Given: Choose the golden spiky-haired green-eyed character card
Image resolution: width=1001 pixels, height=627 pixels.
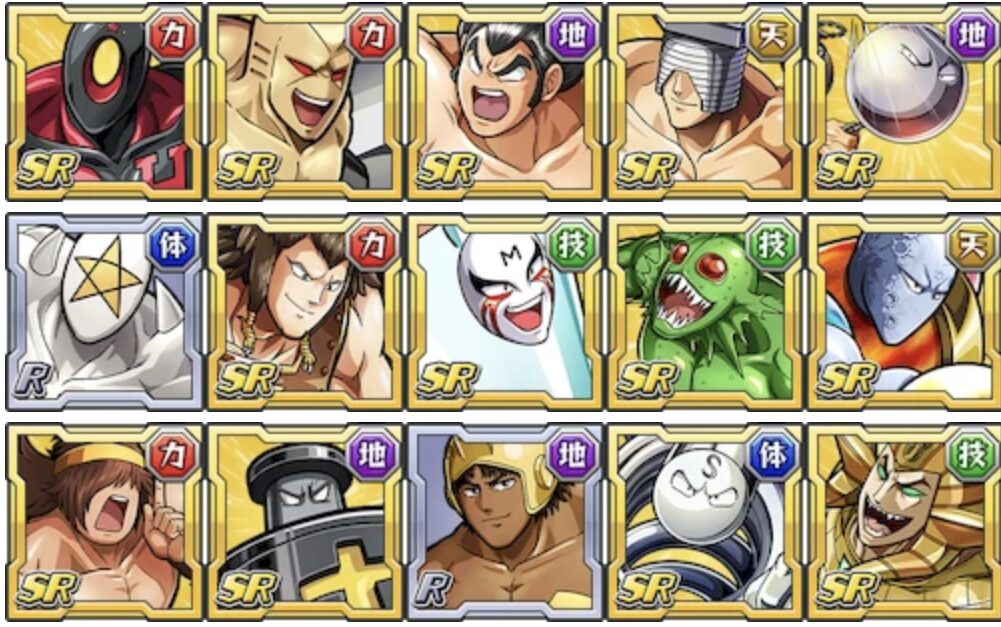Looking at the screenshot, I should click(902, 520).
